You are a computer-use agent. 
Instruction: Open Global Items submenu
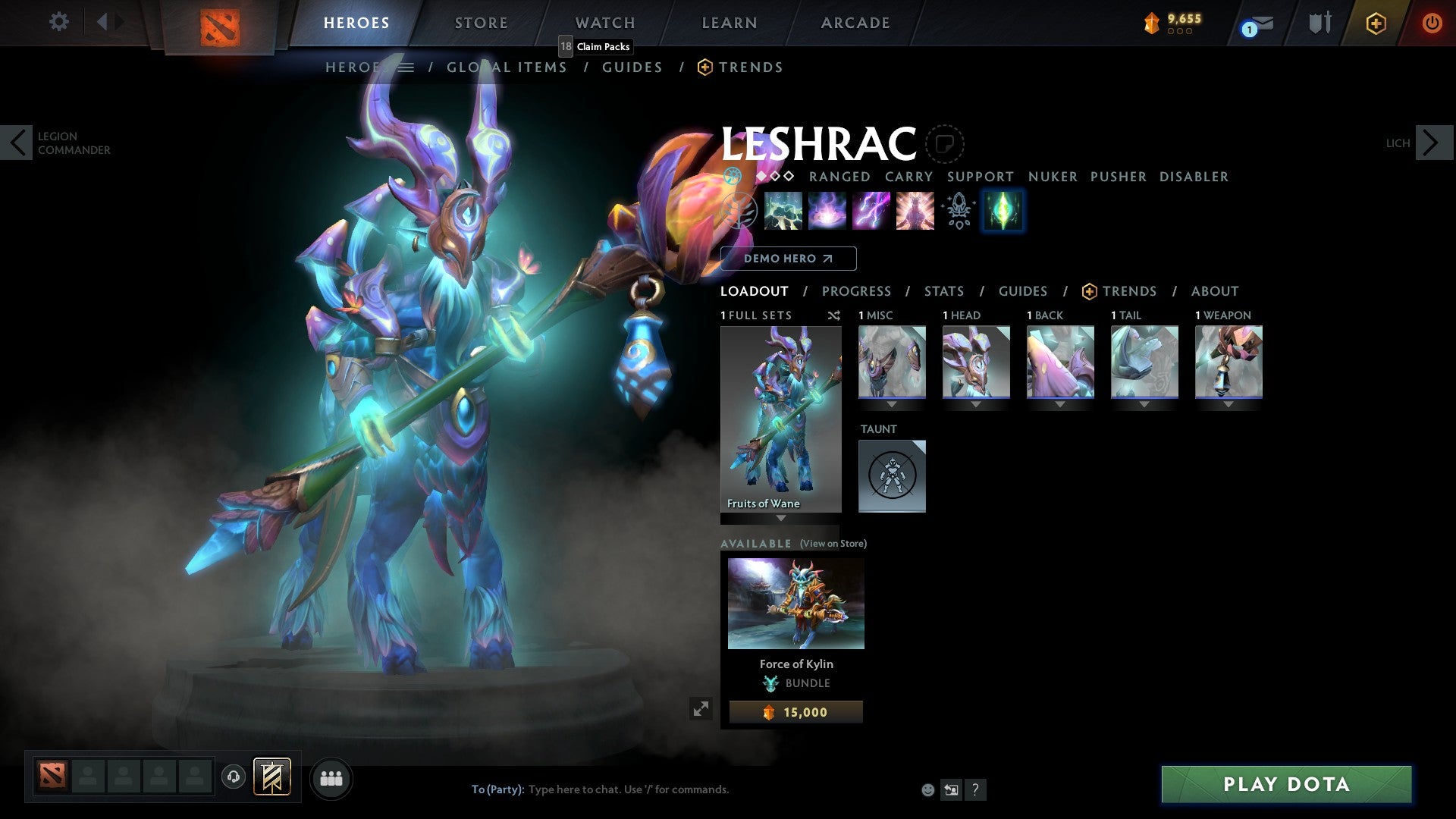click(506, 67)
